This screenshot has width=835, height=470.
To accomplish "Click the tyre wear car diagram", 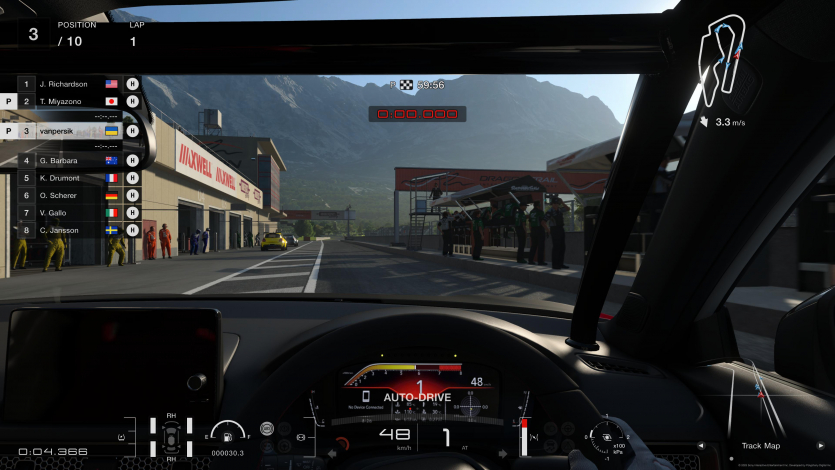I will click(x=171, y=437).
